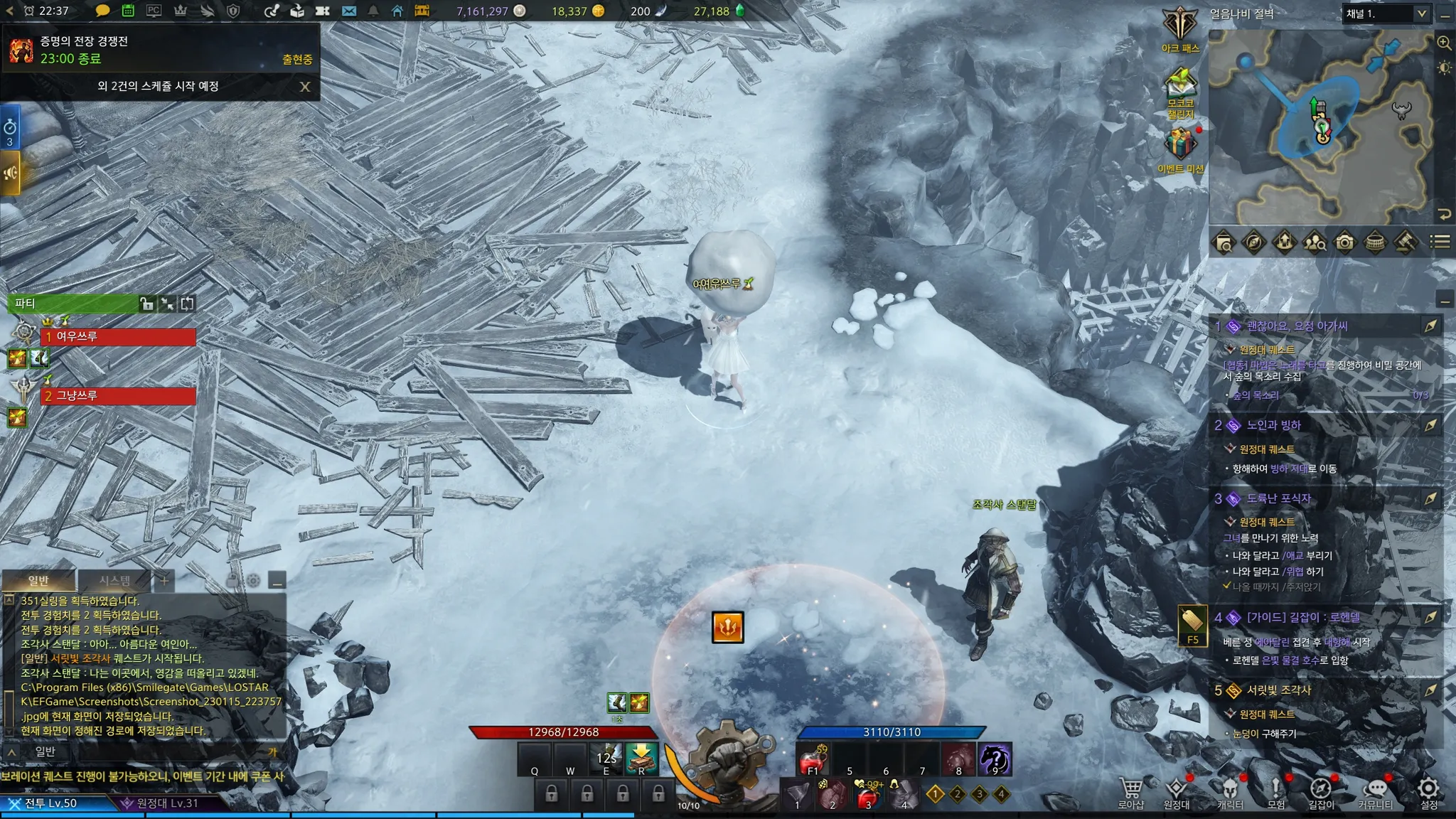Open the mail envelope icon in top bar
Image resolution: width=1456 pixels, height=819 pixels.
(349, 11)
